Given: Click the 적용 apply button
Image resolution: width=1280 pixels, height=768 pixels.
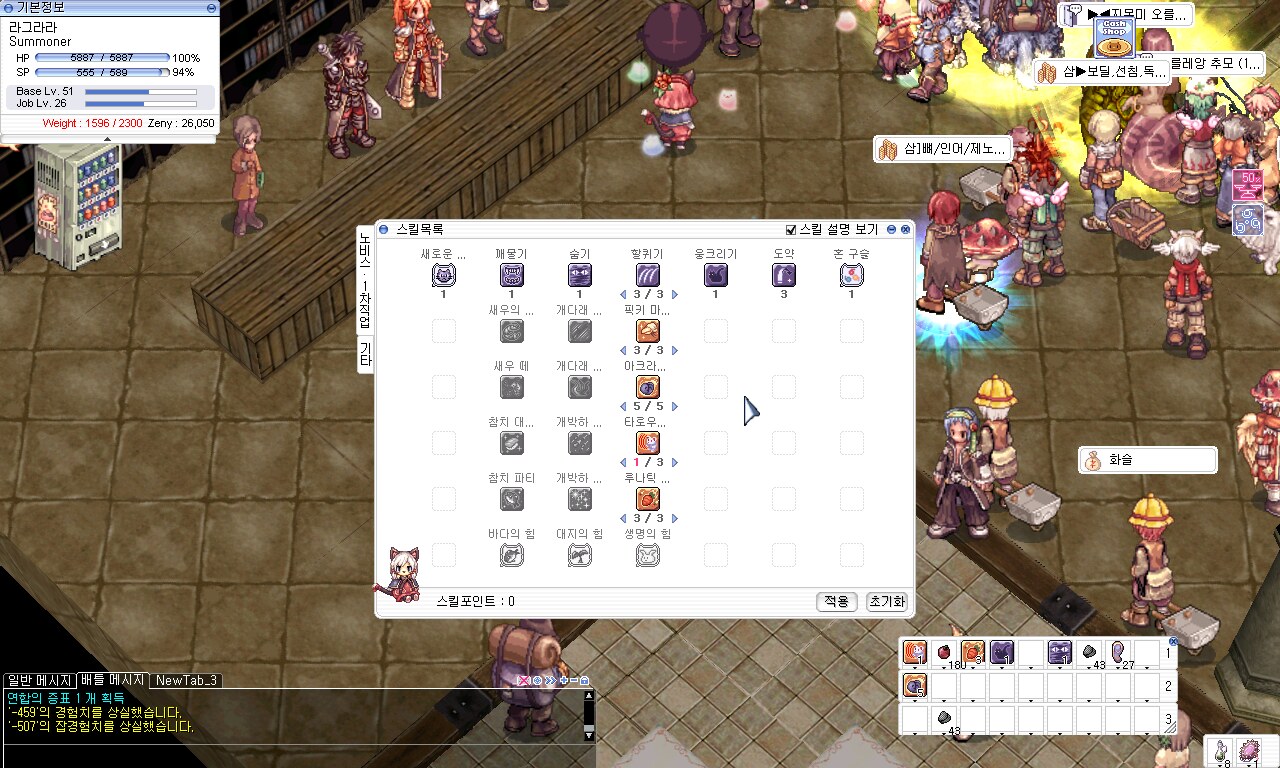Looking at the screenshot, I should [x=836, y=601].
